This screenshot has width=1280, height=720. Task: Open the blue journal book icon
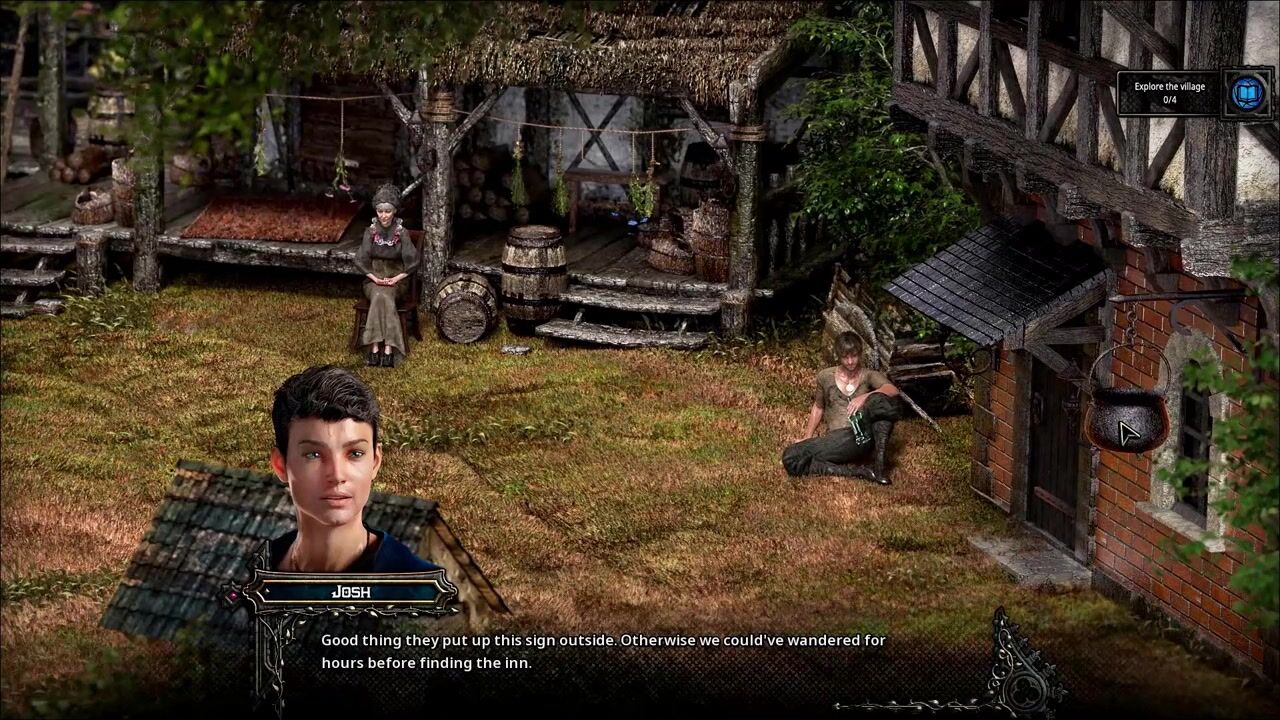click(x=1247, y=93)
